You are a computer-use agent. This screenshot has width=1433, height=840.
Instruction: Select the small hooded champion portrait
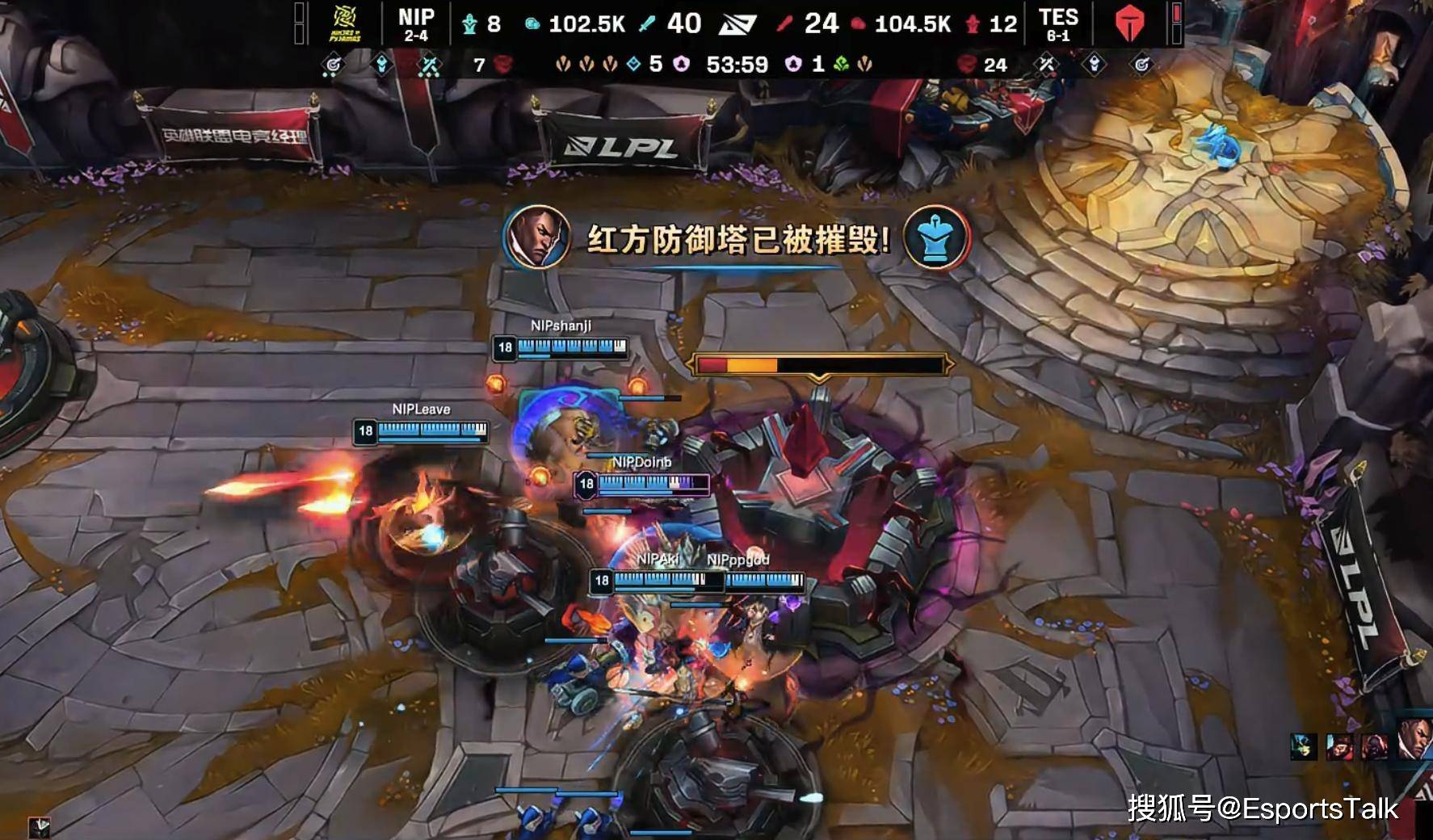pos(1375,747)
